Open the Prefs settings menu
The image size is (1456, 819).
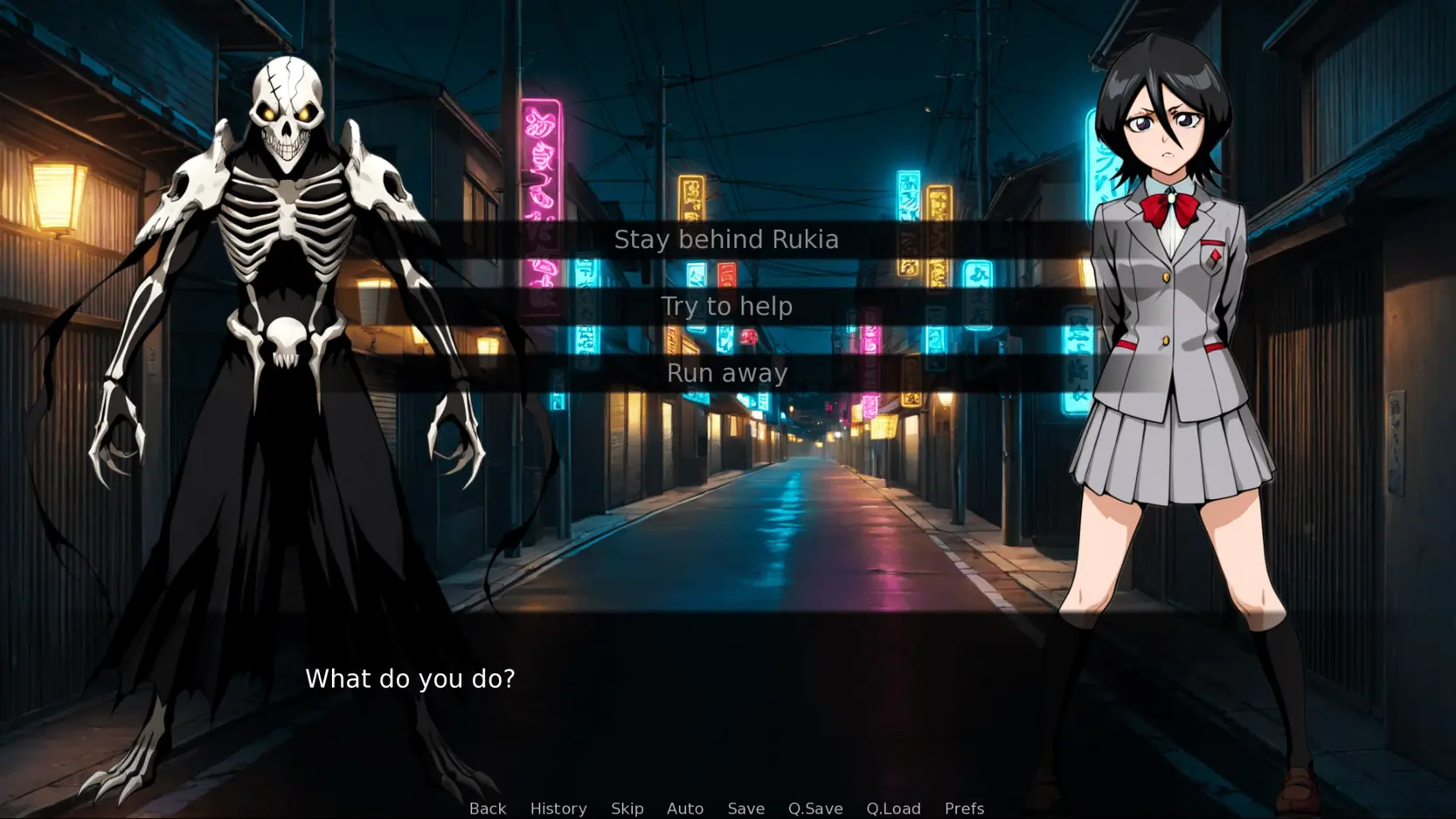[964, 809]
